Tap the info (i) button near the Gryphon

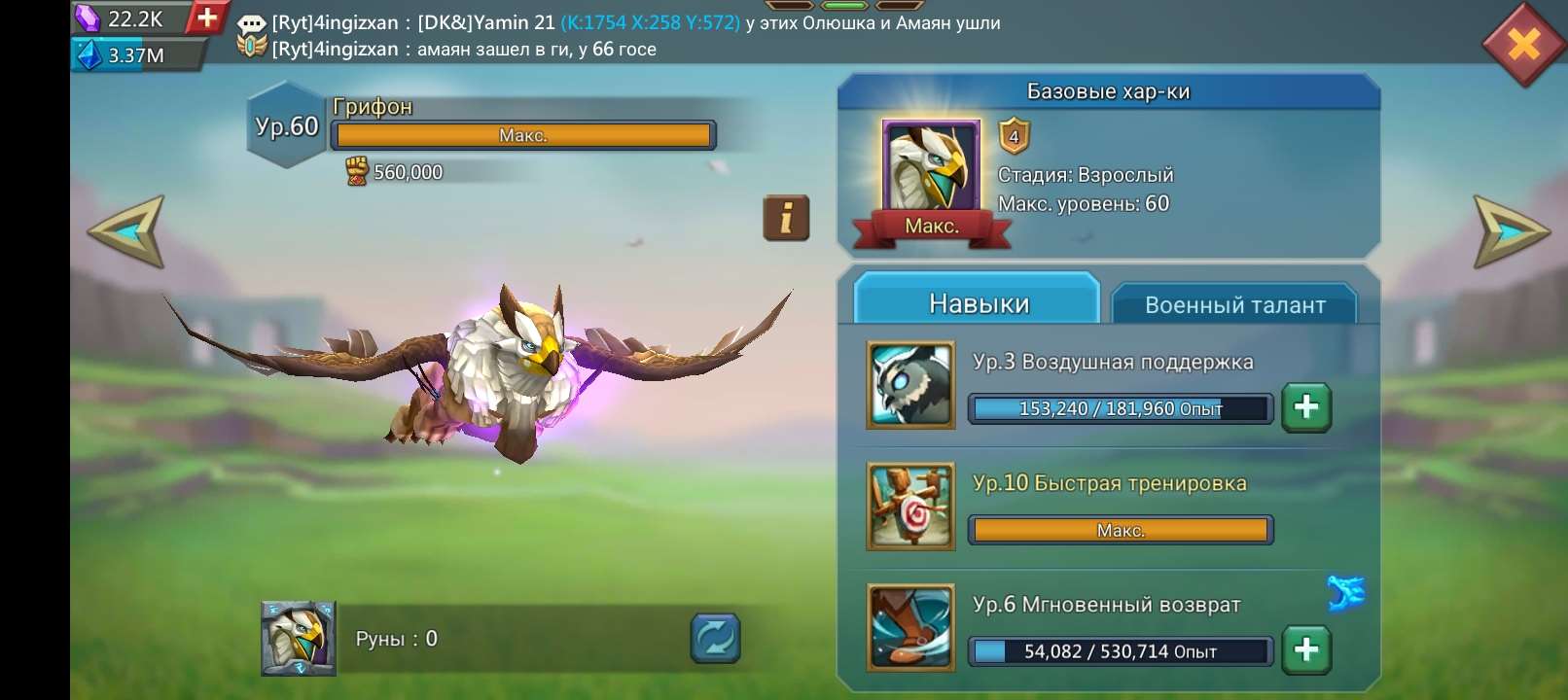click(x=784, y=218)
